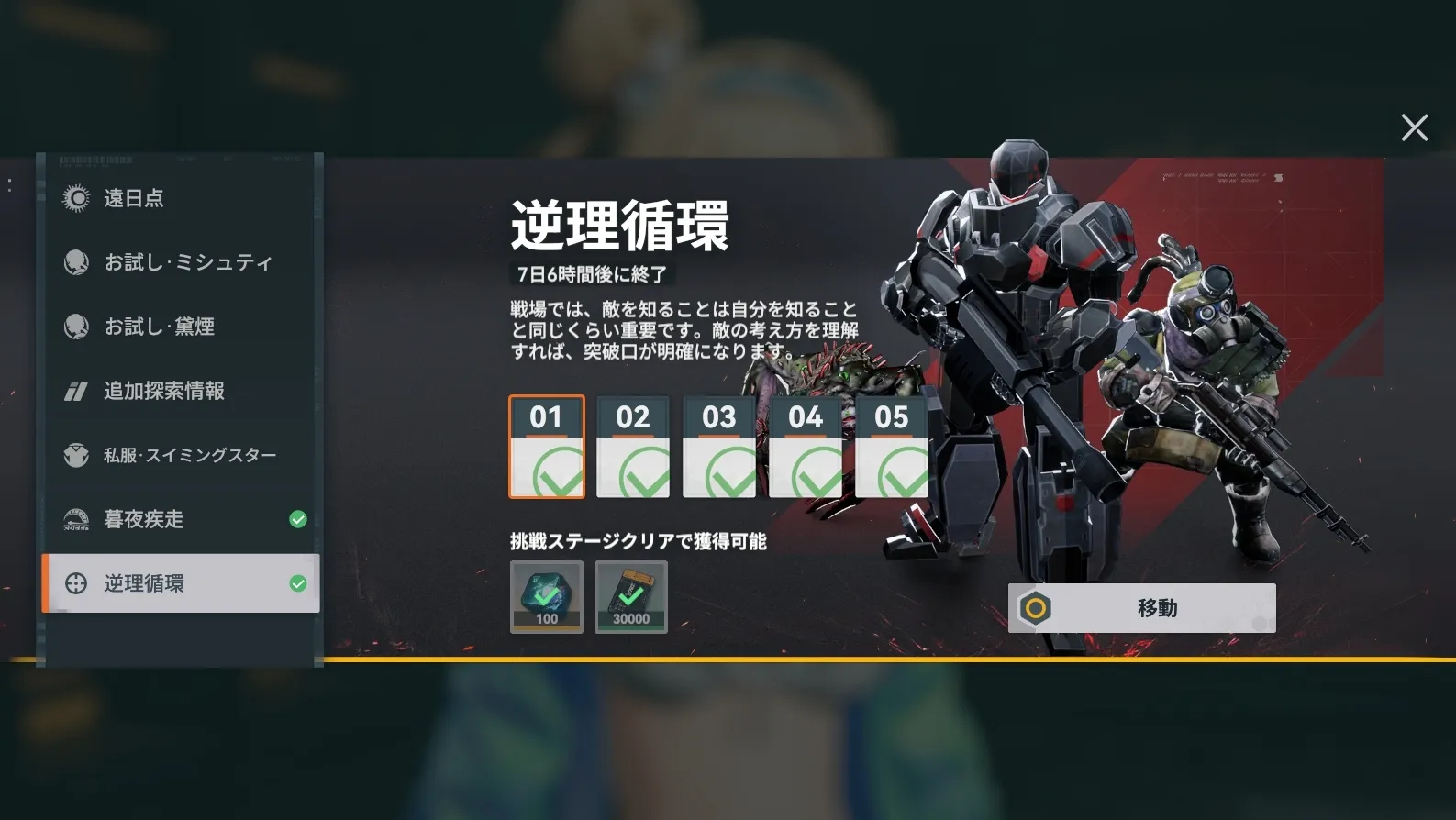Click the green checkmark beside 暮夜疾走
The image size is (1456, 820).
point(296,519)
